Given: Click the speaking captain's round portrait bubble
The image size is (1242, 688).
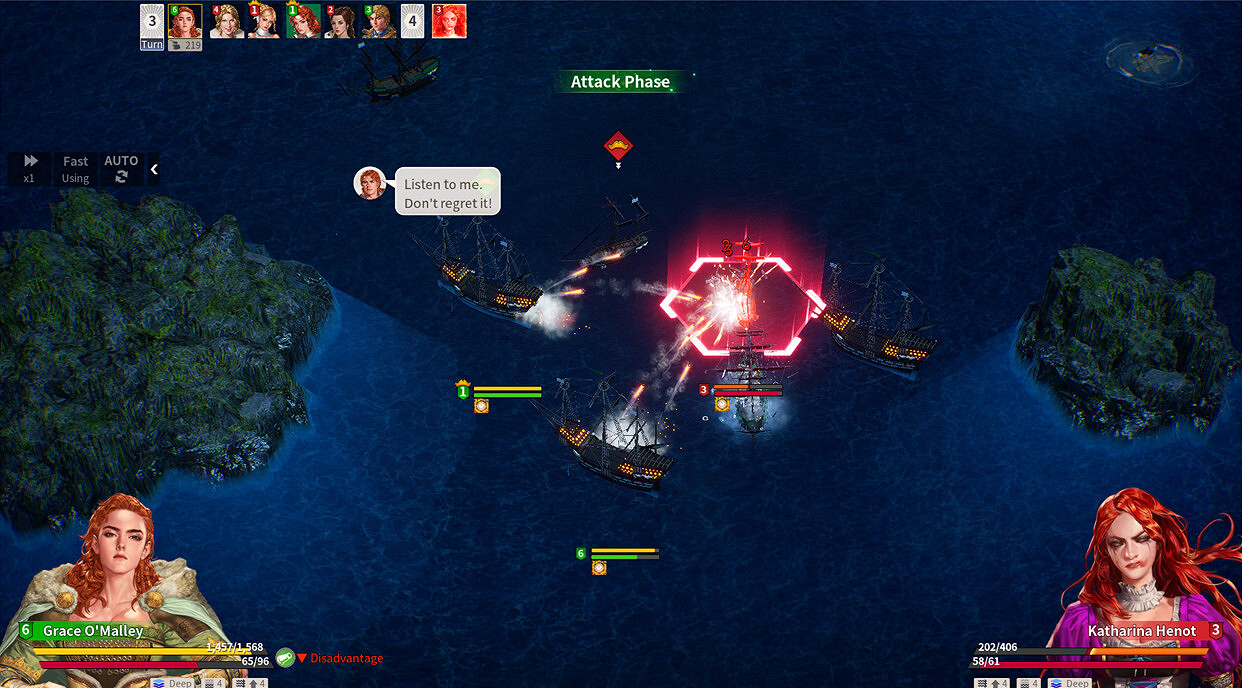Looking at the screenshot, I should (370, 183).
